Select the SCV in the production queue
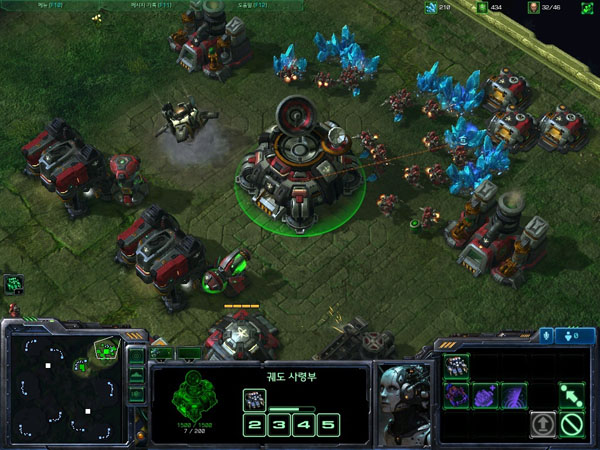The height and width of the screenshot is (450, 600). (x=253, y=400)
